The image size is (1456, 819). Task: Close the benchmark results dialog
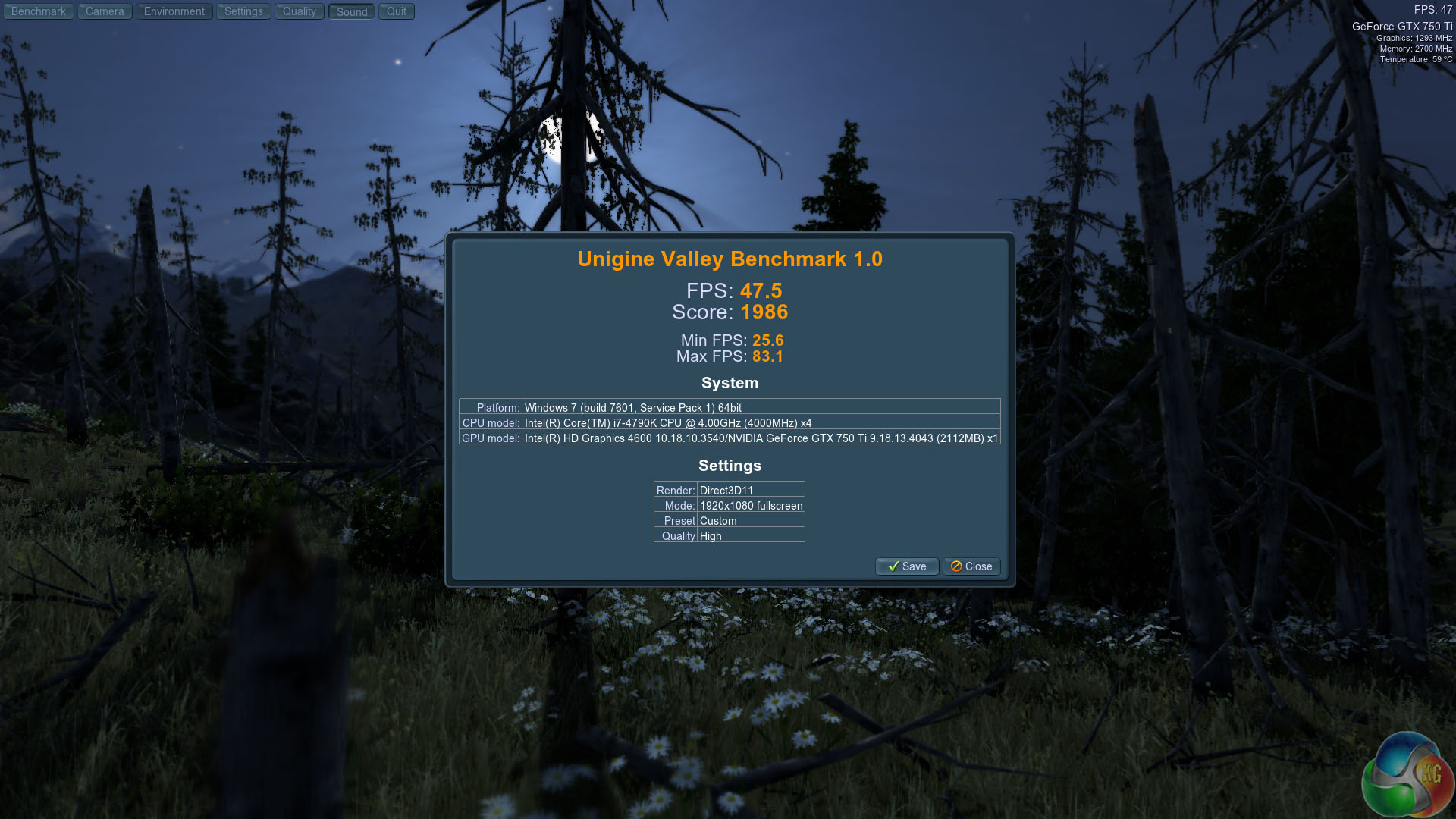pos(971,566)
